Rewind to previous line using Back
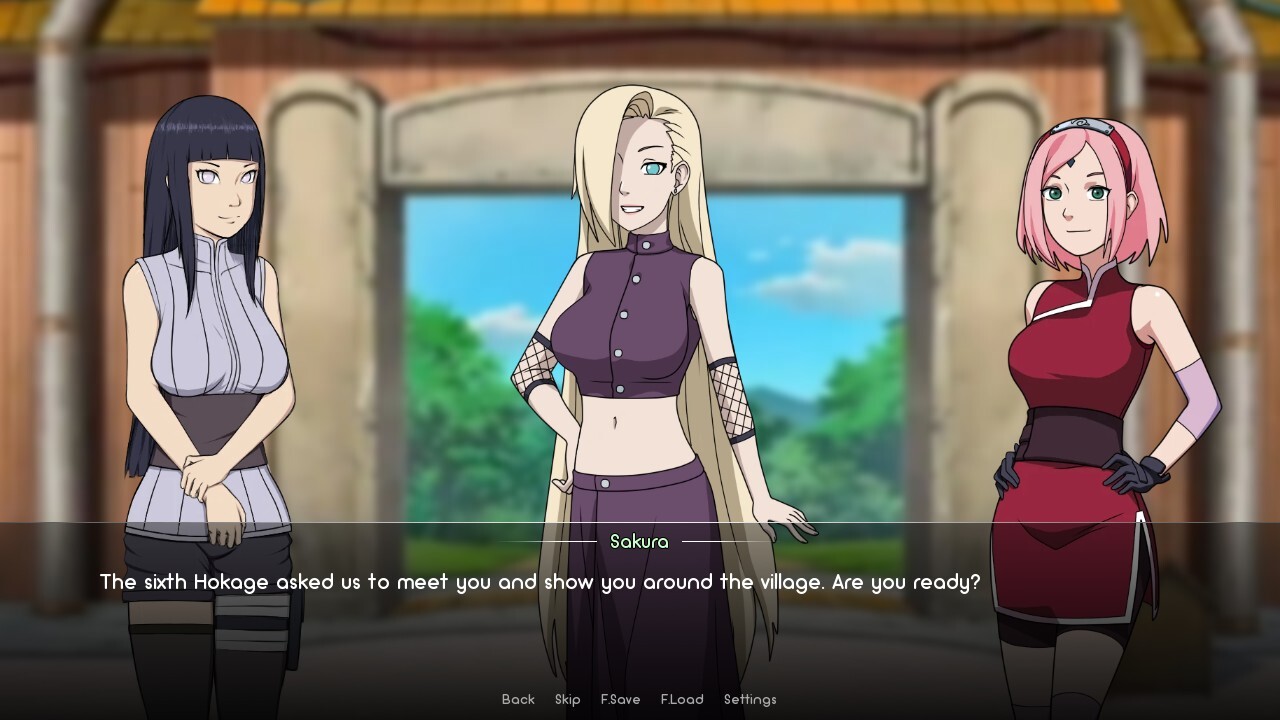Viewport: 1280px width, 720px height. tap(517, 699)
